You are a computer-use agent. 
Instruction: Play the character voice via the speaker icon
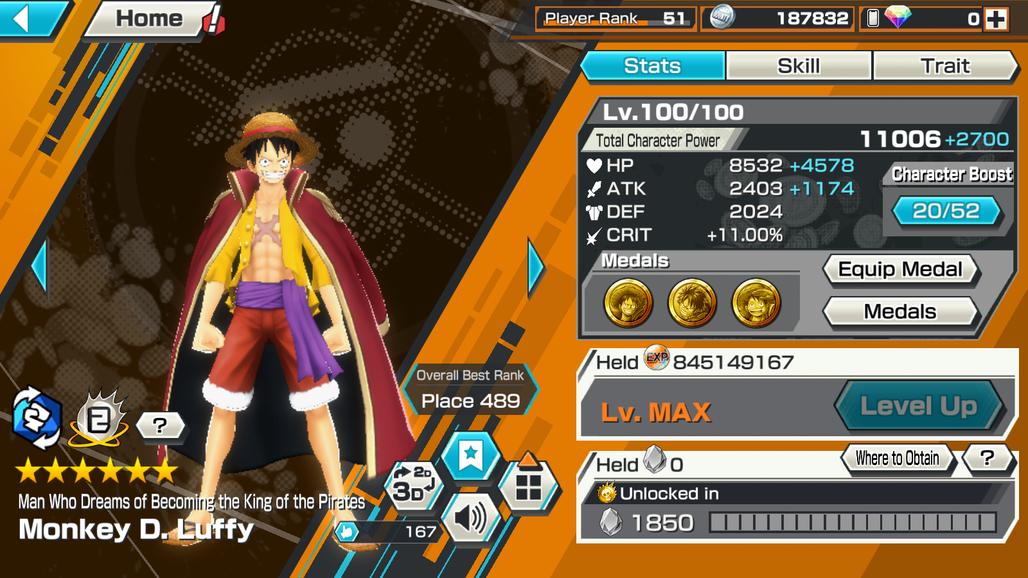[x=469, y=519]
